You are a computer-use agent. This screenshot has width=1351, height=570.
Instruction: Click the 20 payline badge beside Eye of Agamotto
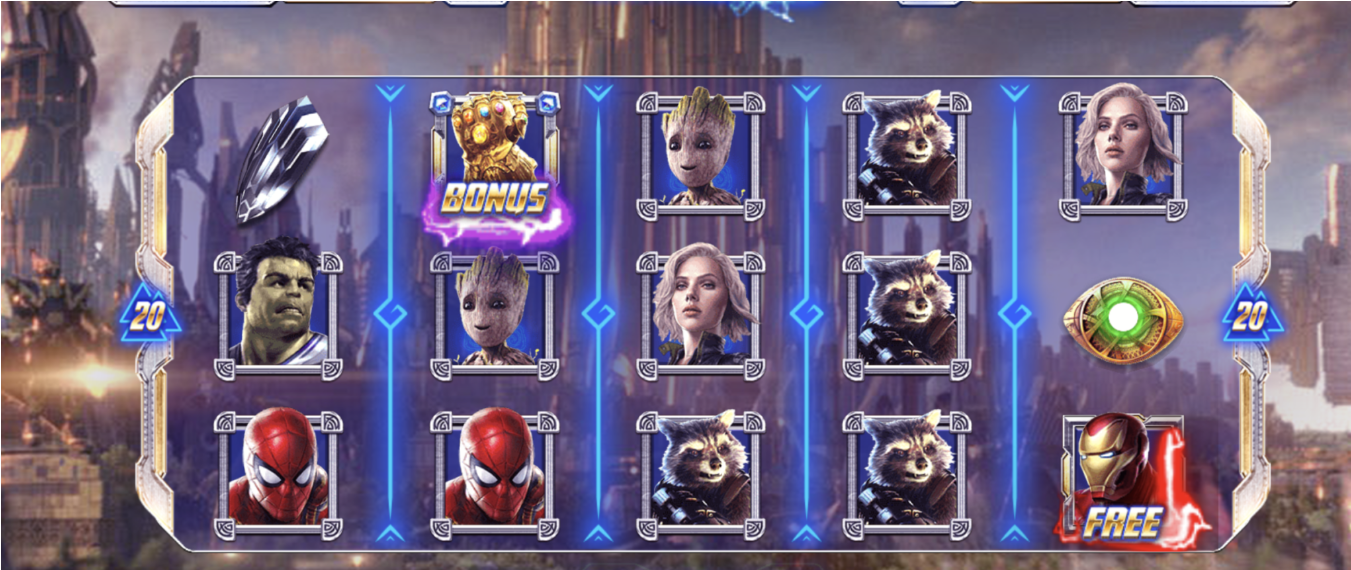pos(1248,318)
